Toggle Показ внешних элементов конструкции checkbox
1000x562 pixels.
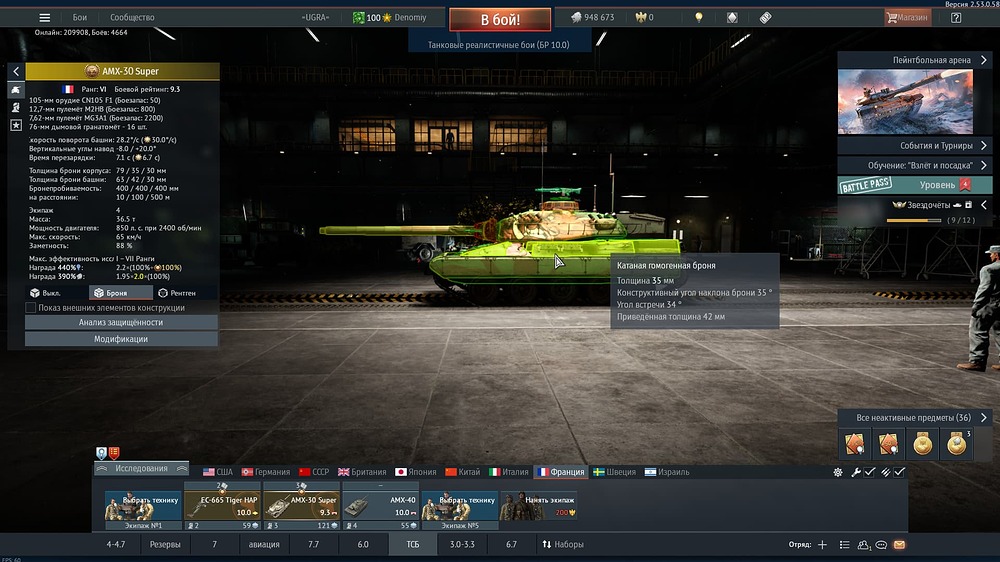coord(31,308)
